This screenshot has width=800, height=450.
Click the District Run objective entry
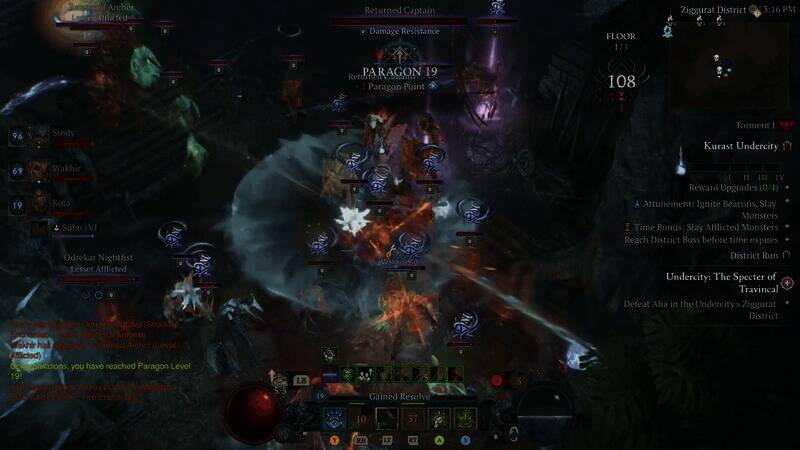[x=755, y=255]
